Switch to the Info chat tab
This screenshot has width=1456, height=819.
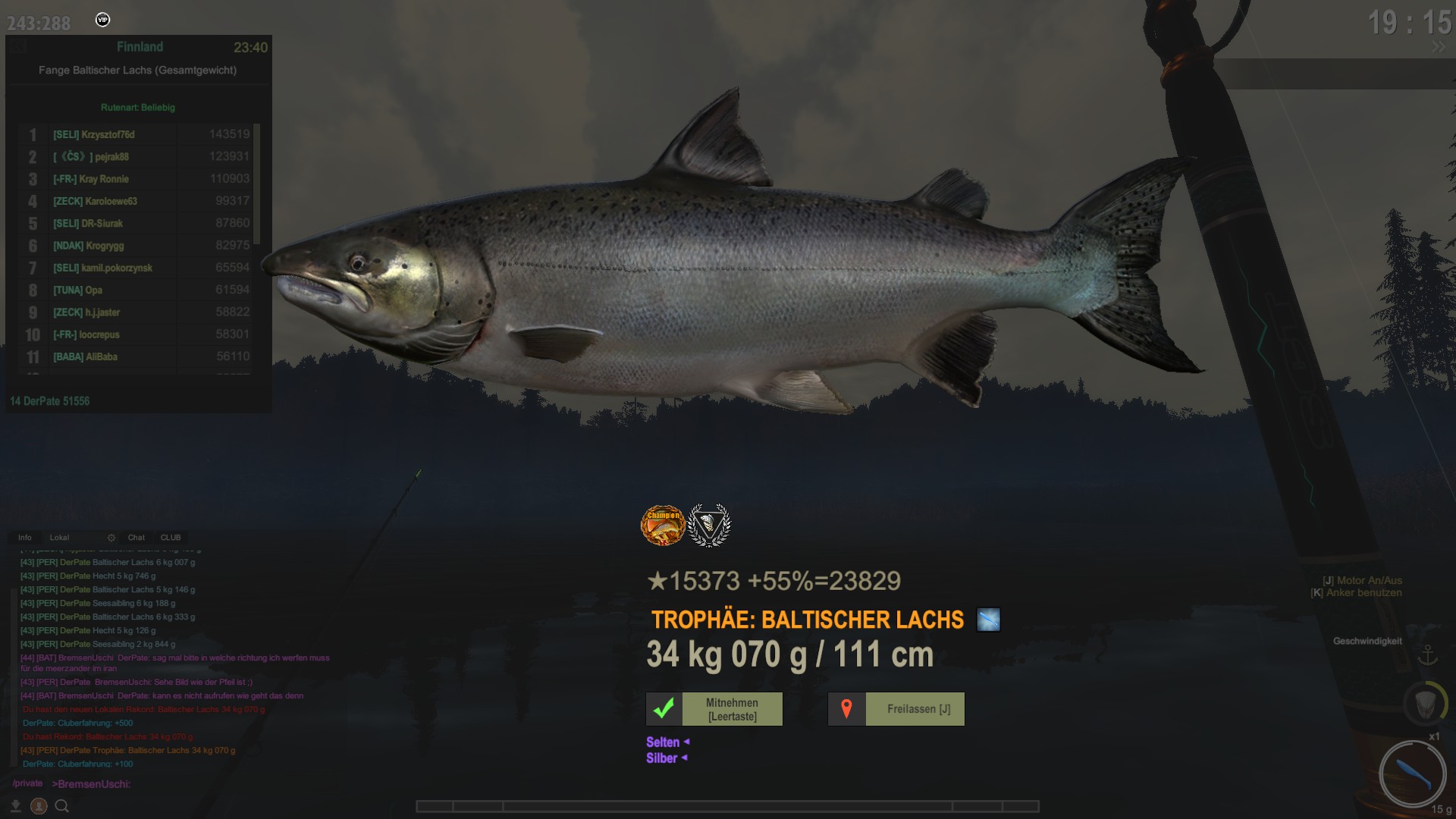pos(25,538)
